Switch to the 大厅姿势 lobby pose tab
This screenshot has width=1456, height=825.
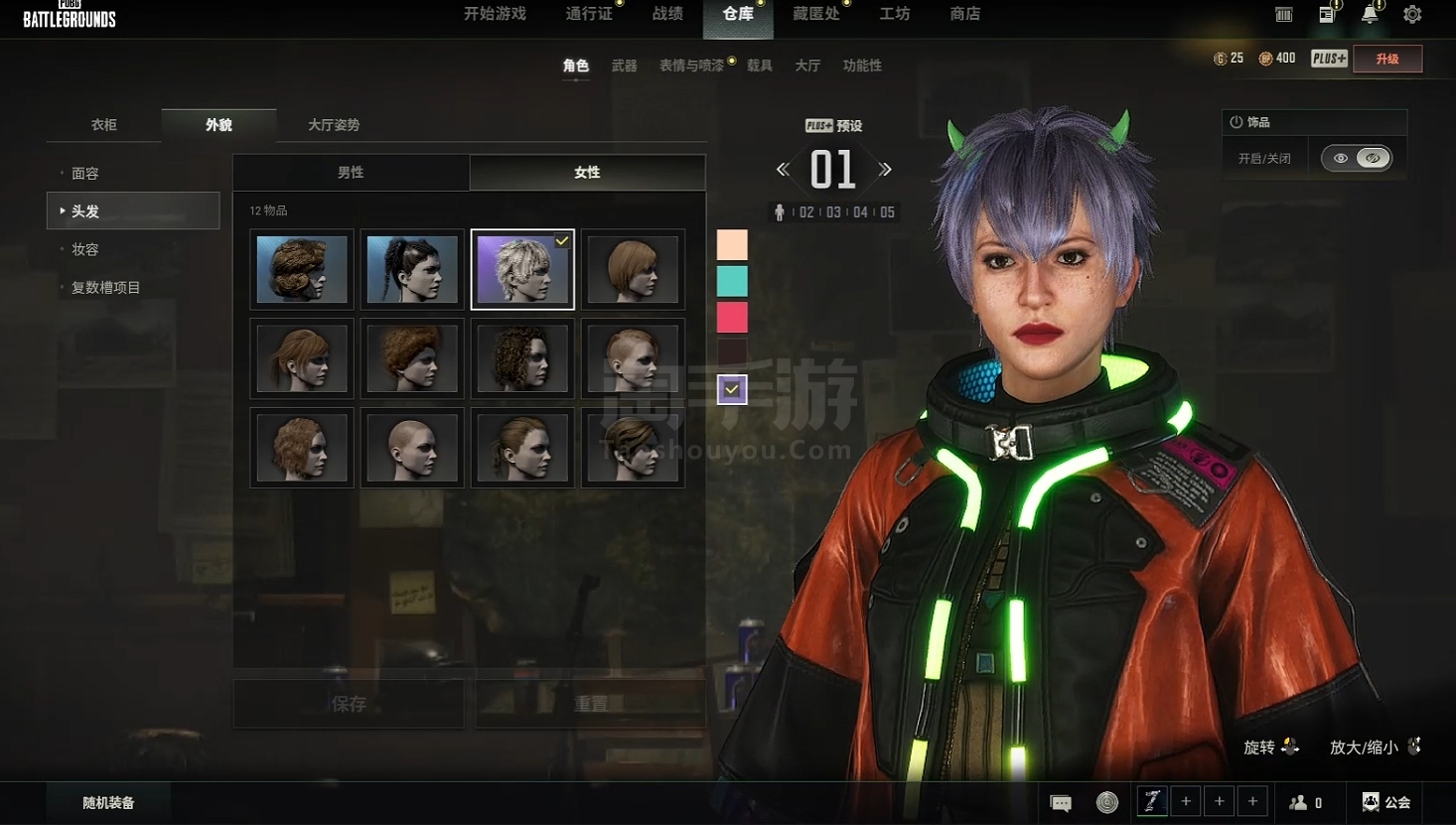334,125
